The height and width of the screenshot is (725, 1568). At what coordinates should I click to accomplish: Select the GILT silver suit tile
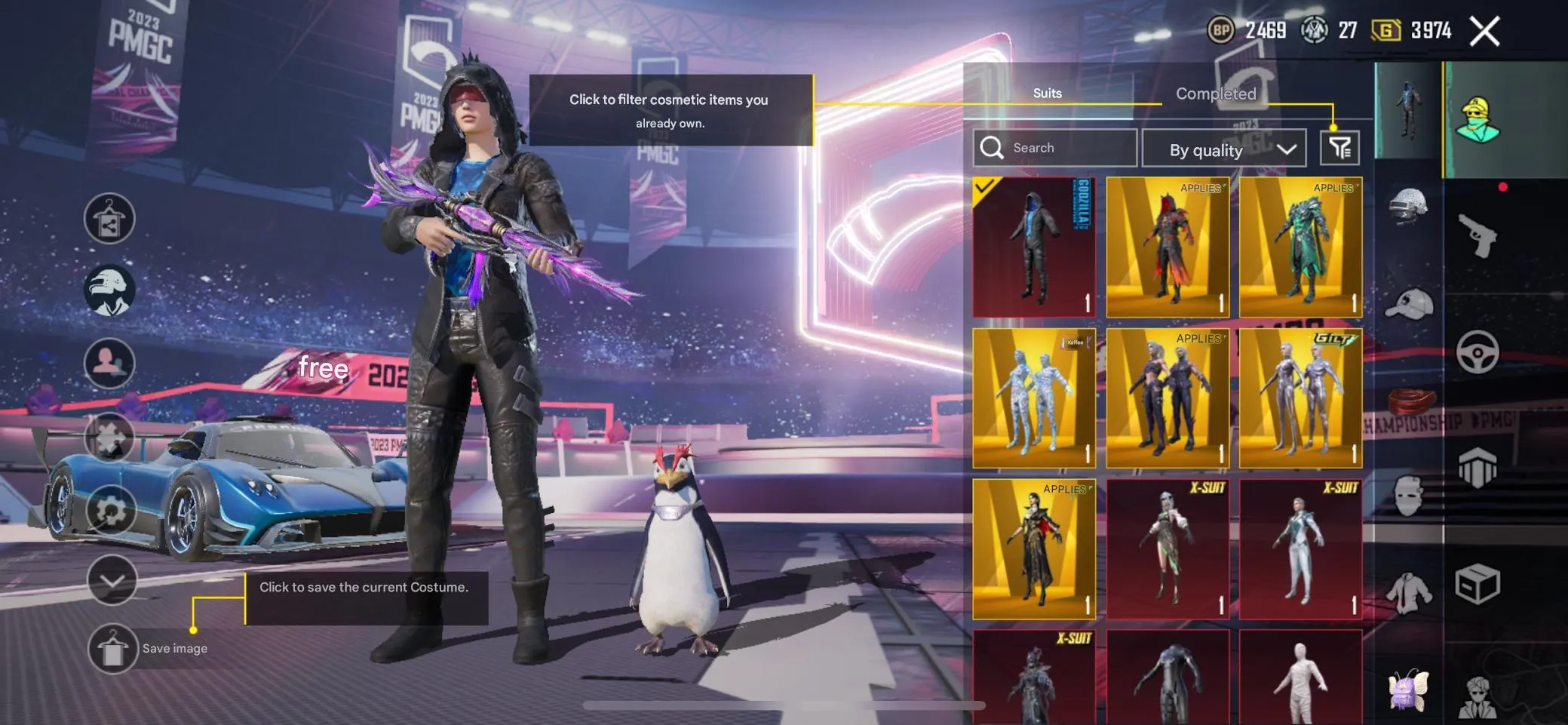[1300, 398]
